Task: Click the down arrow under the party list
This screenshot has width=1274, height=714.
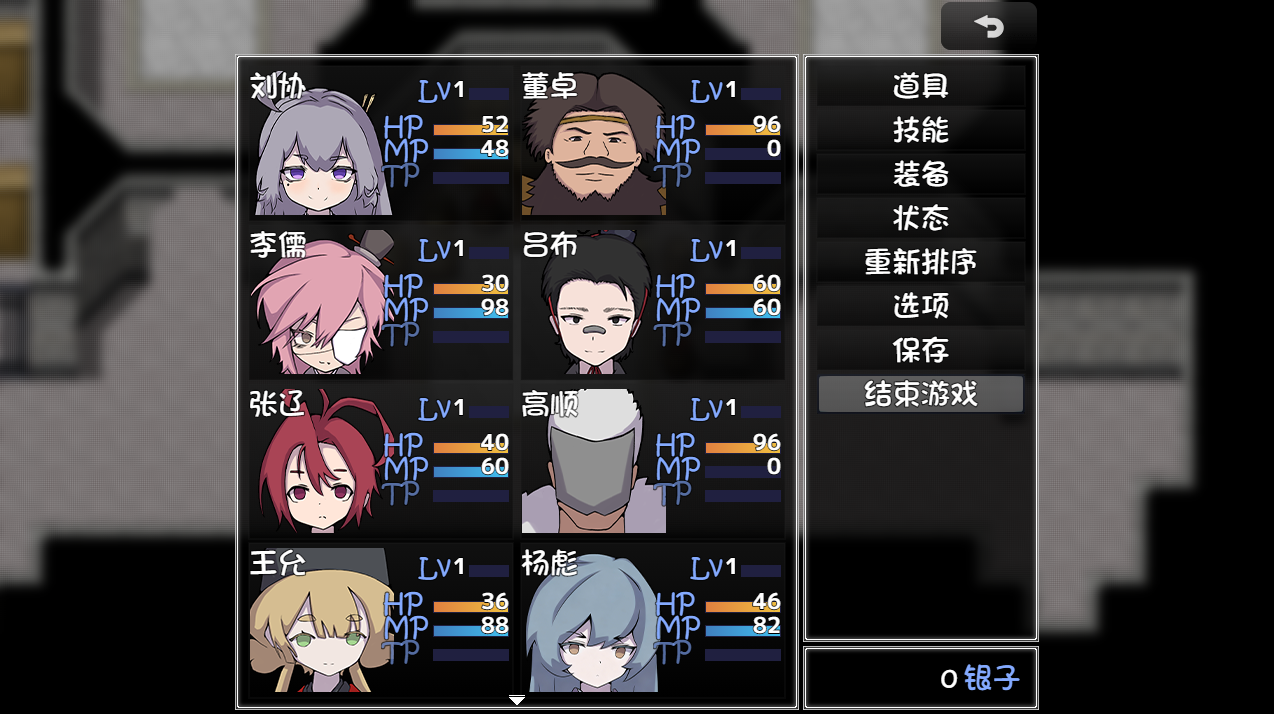Action: 516,700
